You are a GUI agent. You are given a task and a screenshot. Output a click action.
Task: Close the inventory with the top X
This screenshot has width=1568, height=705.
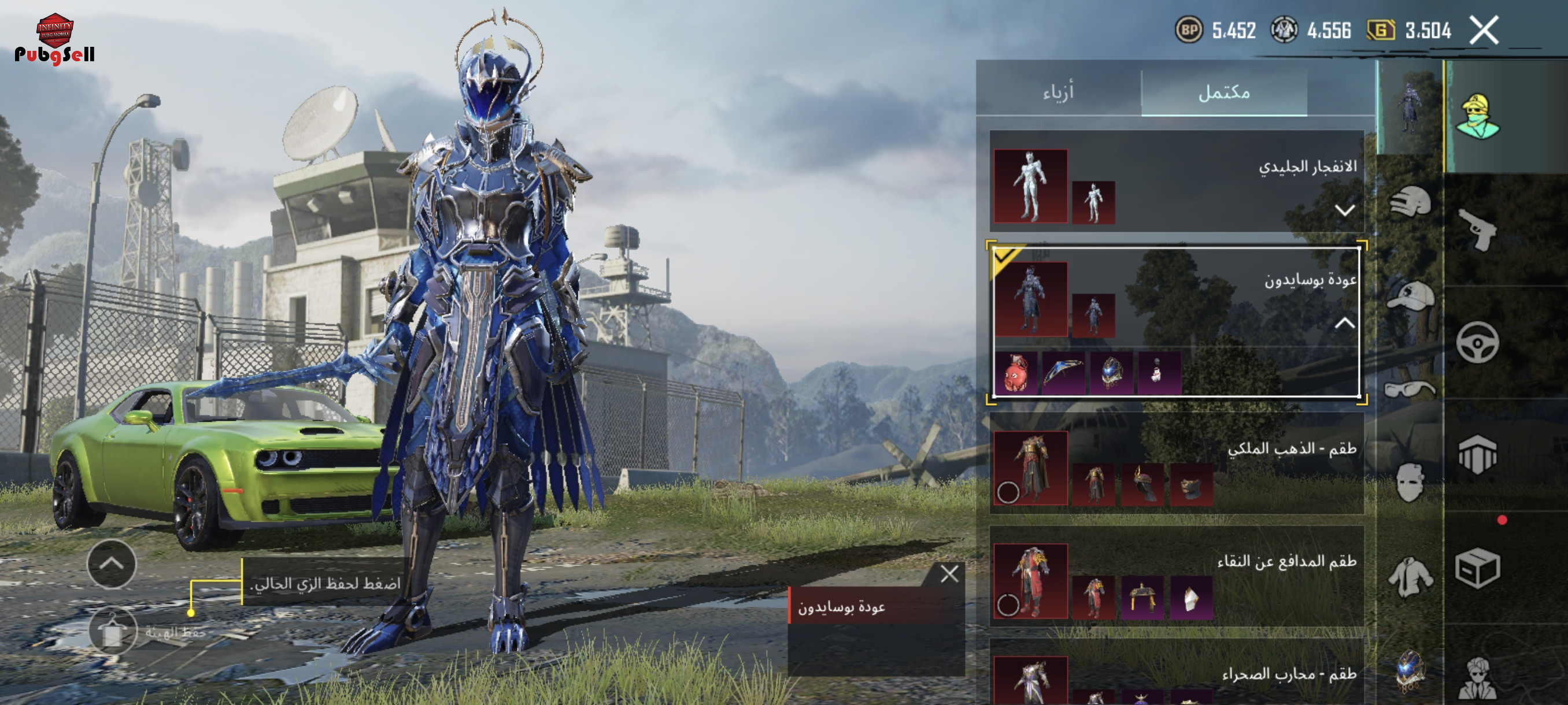[1484, 31]
